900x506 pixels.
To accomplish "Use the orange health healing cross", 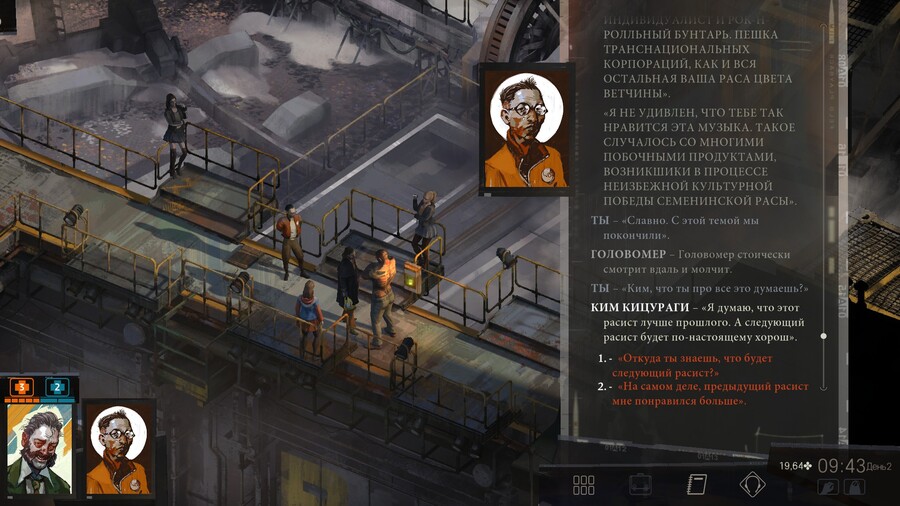I will 22,386.
